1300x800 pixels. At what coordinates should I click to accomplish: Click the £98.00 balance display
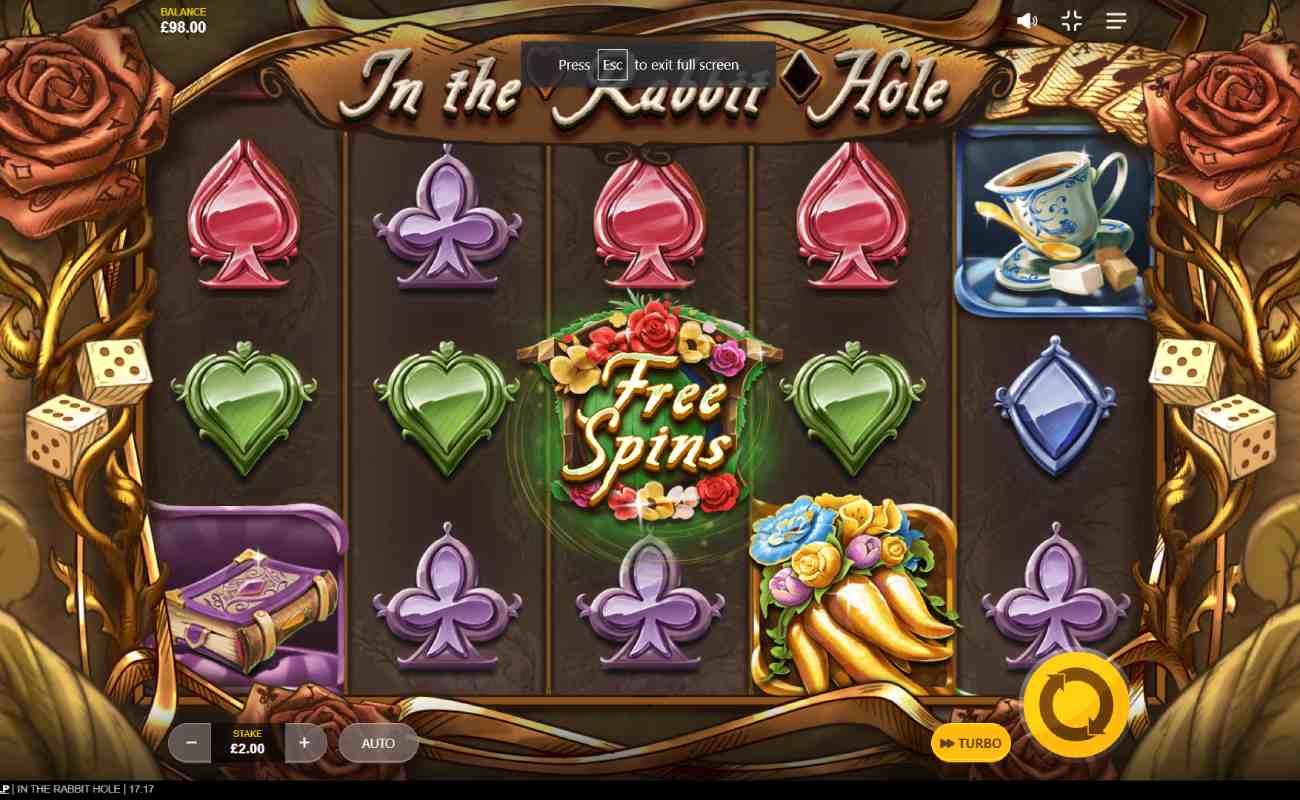pos(182,27)
